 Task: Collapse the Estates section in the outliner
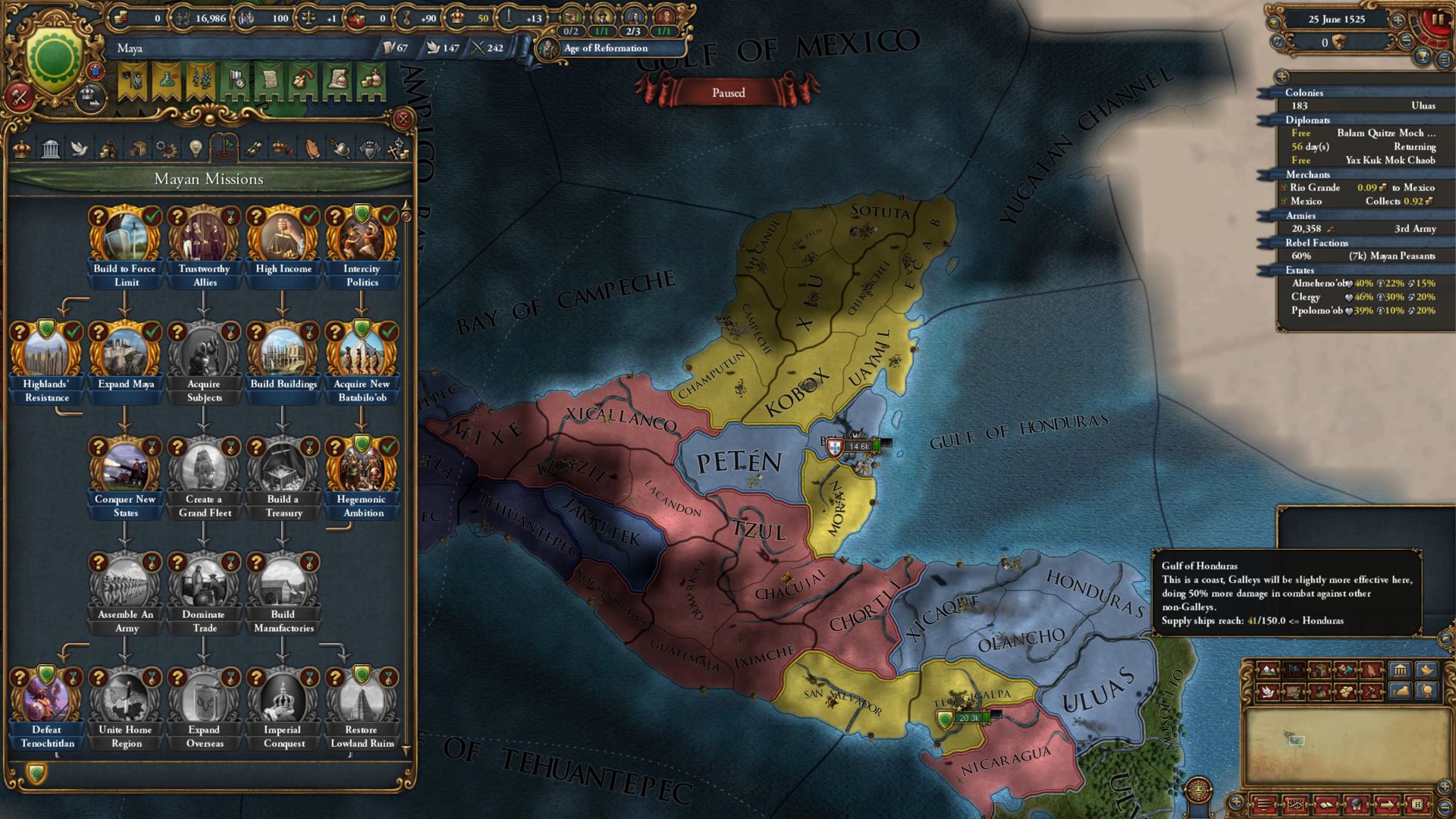(x=1298, y=270)
